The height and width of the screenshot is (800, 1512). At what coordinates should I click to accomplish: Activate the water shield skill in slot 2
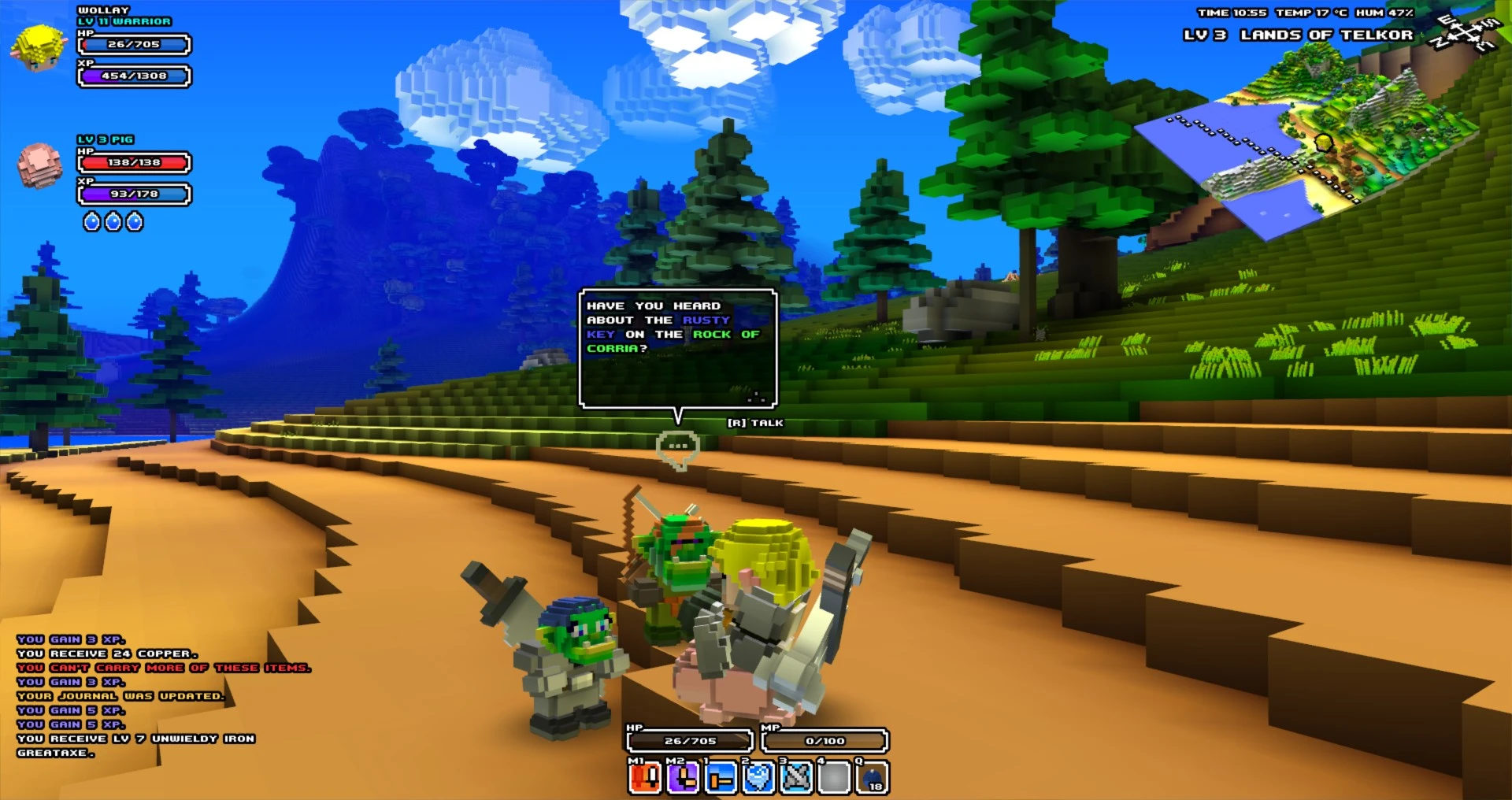[x=757, y=780]
